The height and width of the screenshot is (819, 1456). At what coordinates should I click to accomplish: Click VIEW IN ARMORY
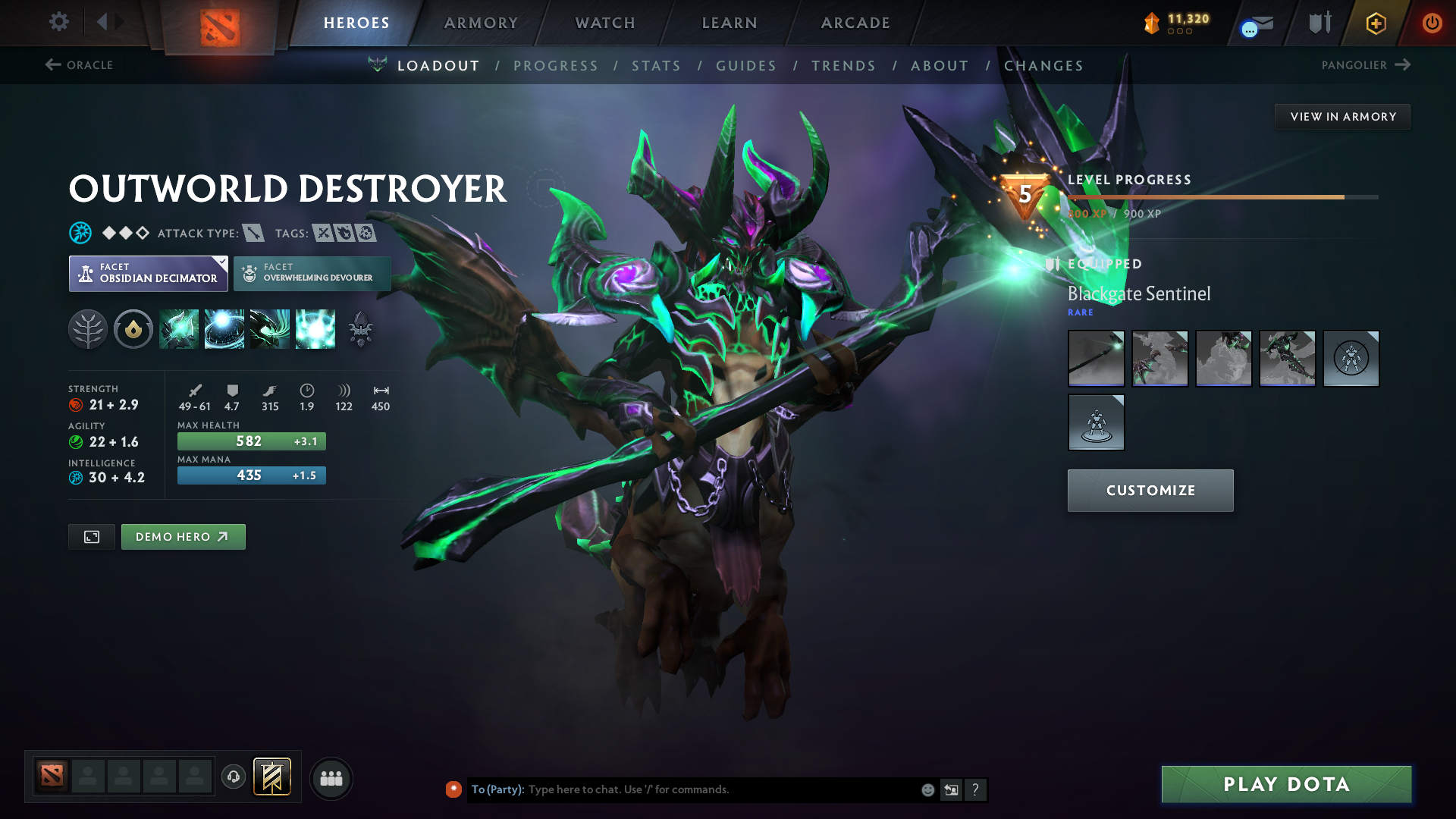click(1342, 116)
